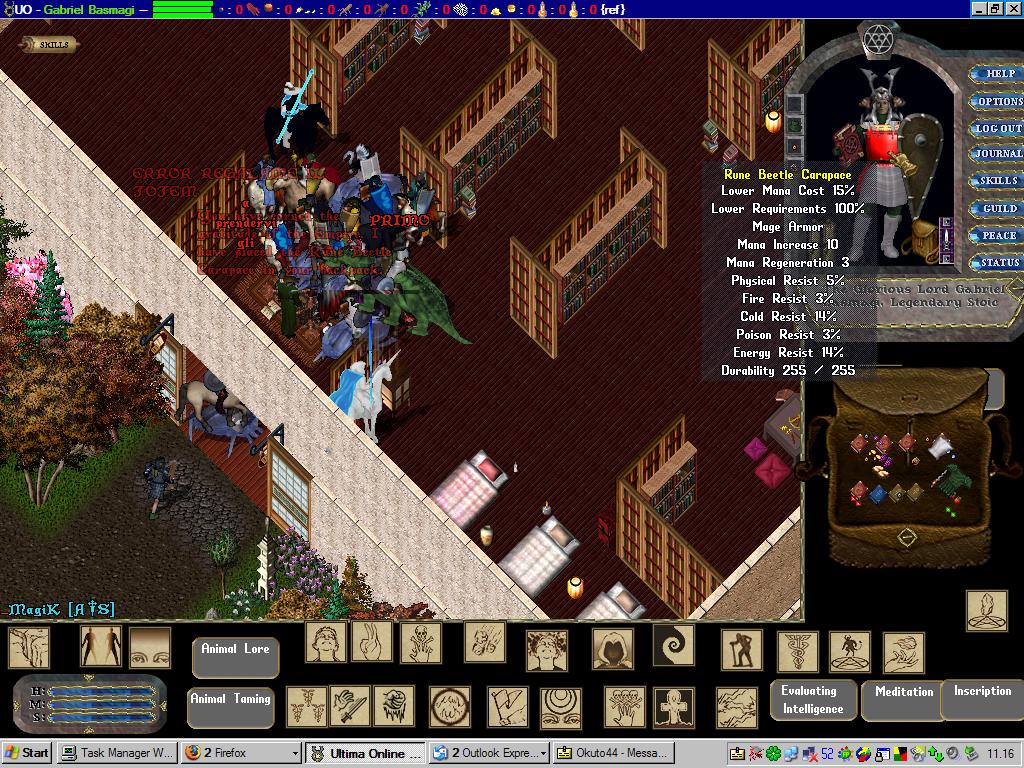The height and width of the screenshot is (768, 1024).
Task: Select the hand and sword spell icon
Action: (350, 706)
